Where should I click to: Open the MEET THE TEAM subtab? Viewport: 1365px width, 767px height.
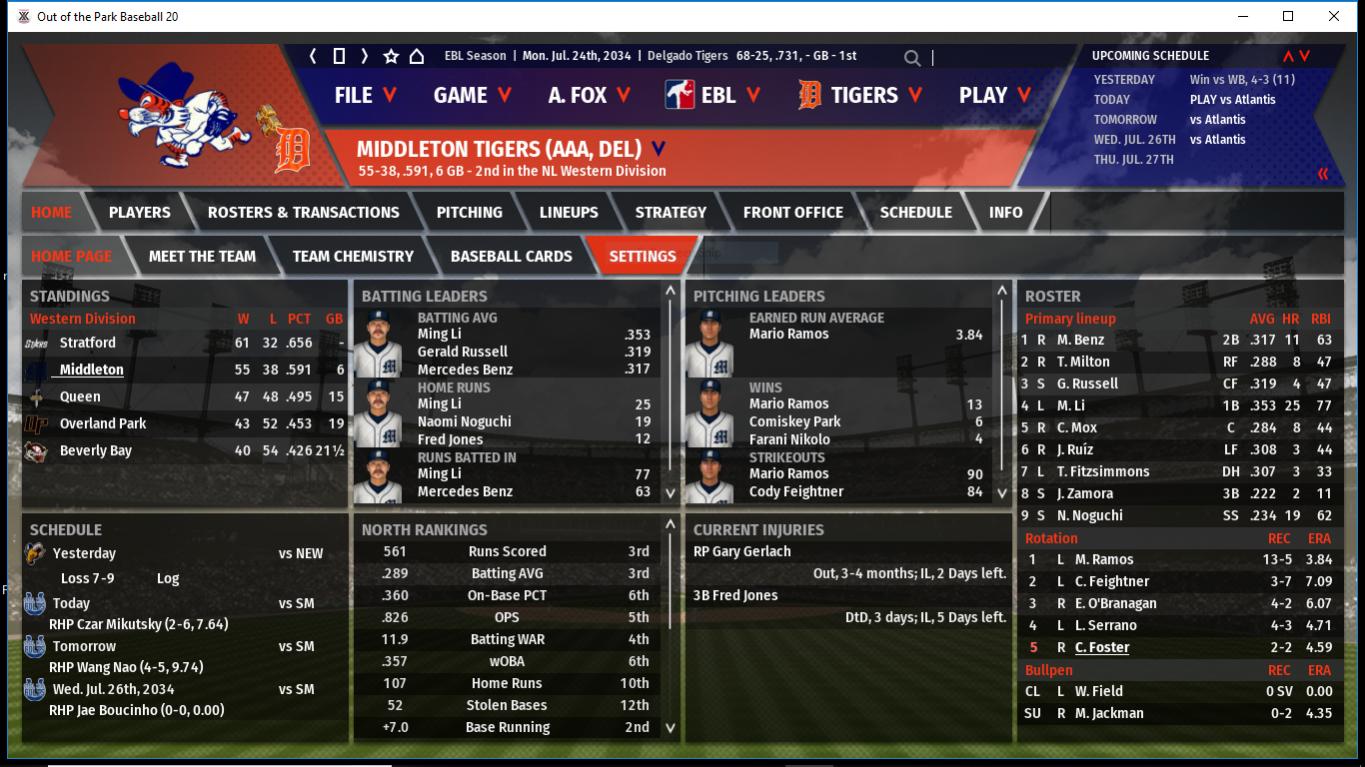point(202,256)
